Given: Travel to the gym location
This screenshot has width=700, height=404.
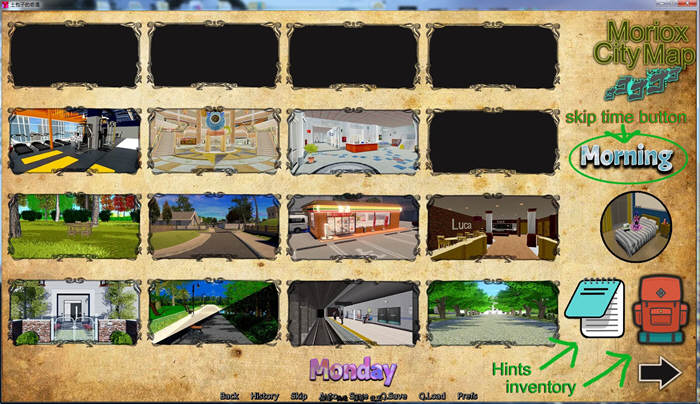Looking at the screenshot, I should point(74,142).
